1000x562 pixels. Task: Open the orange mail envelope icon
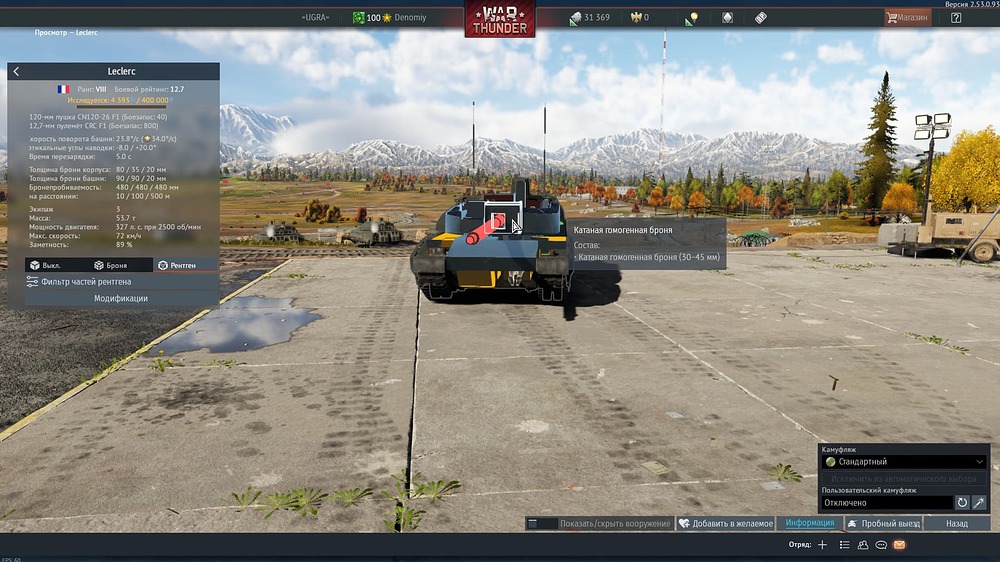tap(899, 545)
